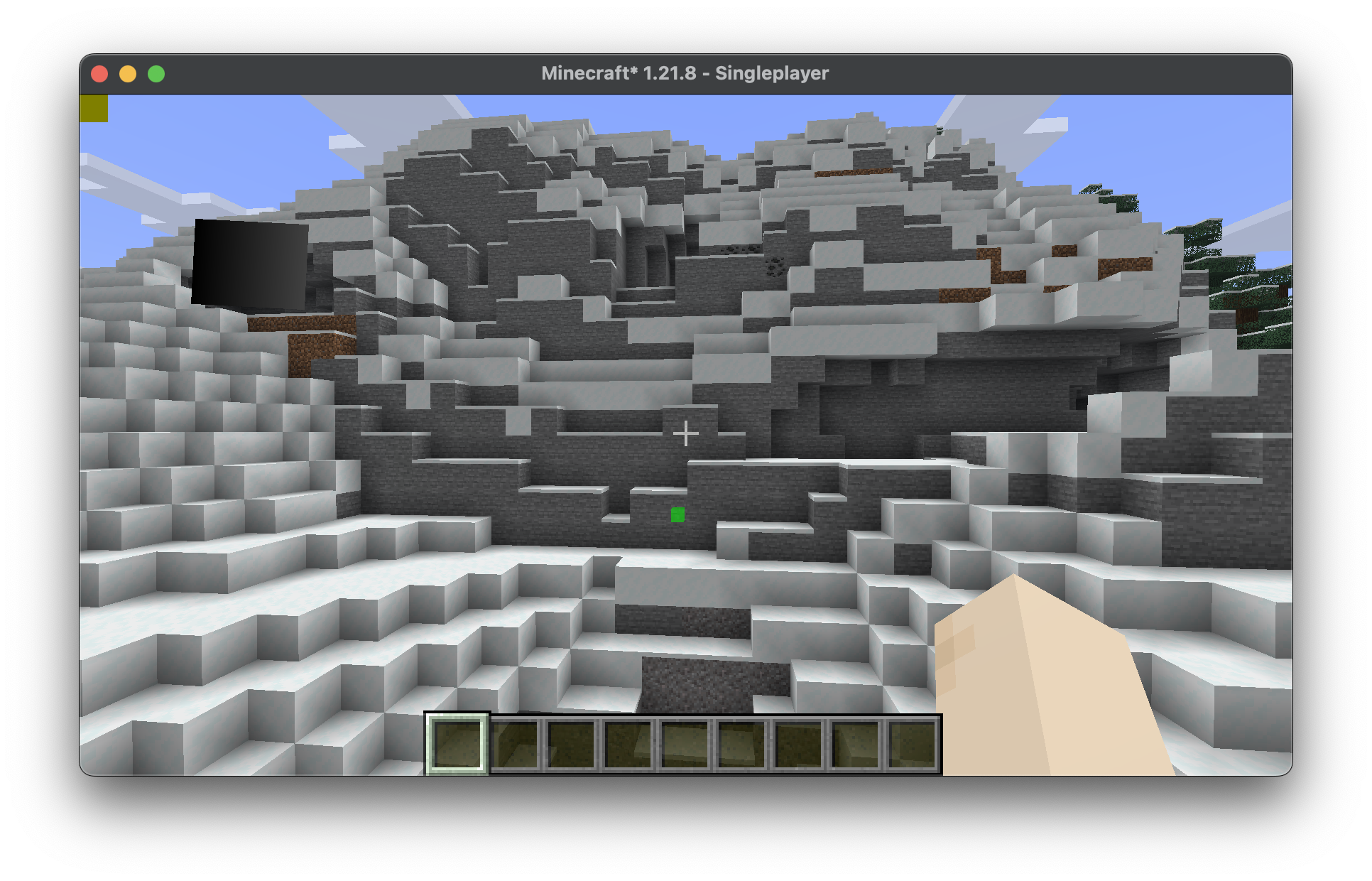1372x881 pixels.
Task: Click the green cube floating on the cliff
Action: 678,514
